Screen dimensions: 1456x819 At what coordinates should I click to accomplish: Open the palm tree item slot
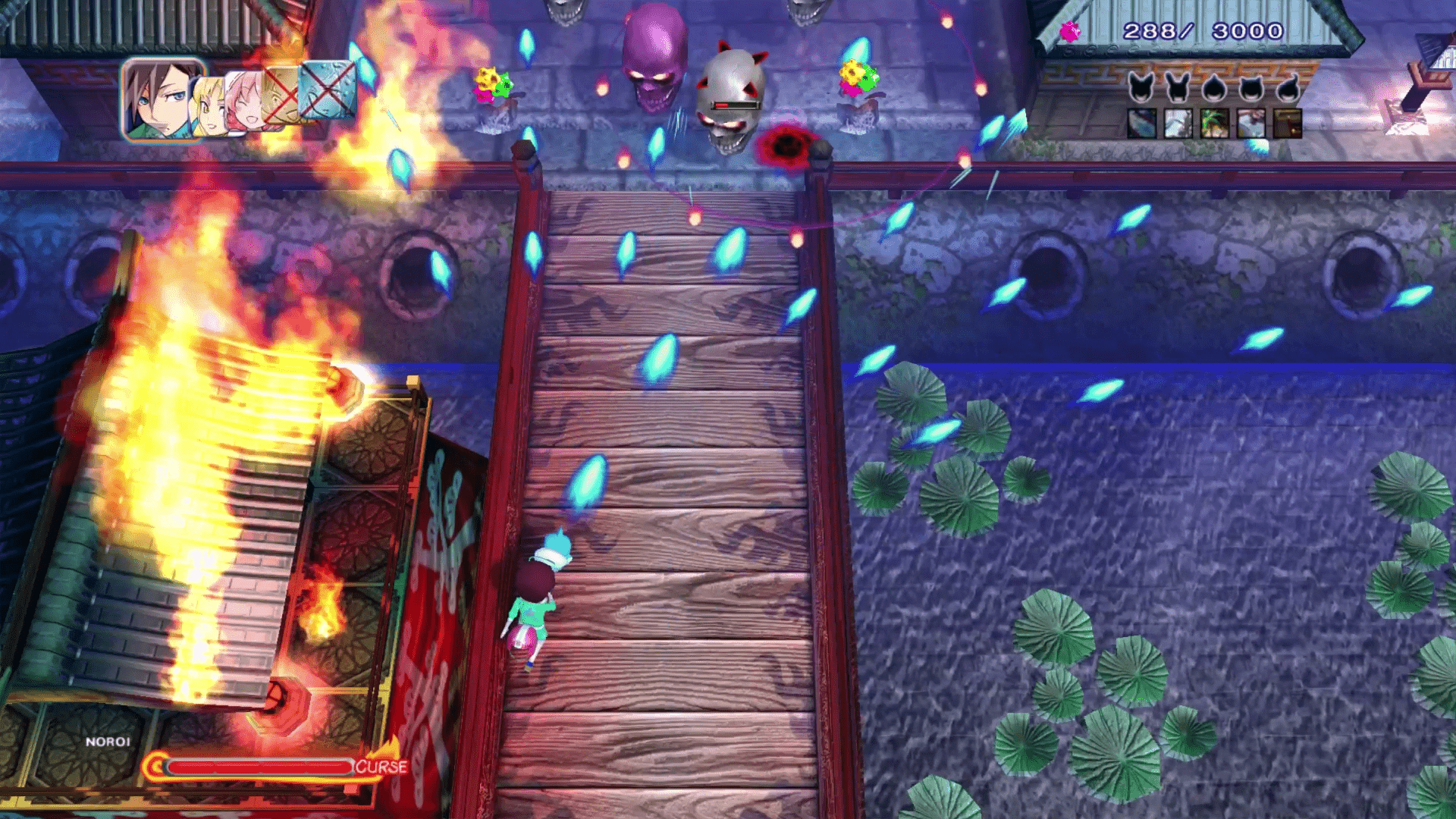(x=1213, y=124)
